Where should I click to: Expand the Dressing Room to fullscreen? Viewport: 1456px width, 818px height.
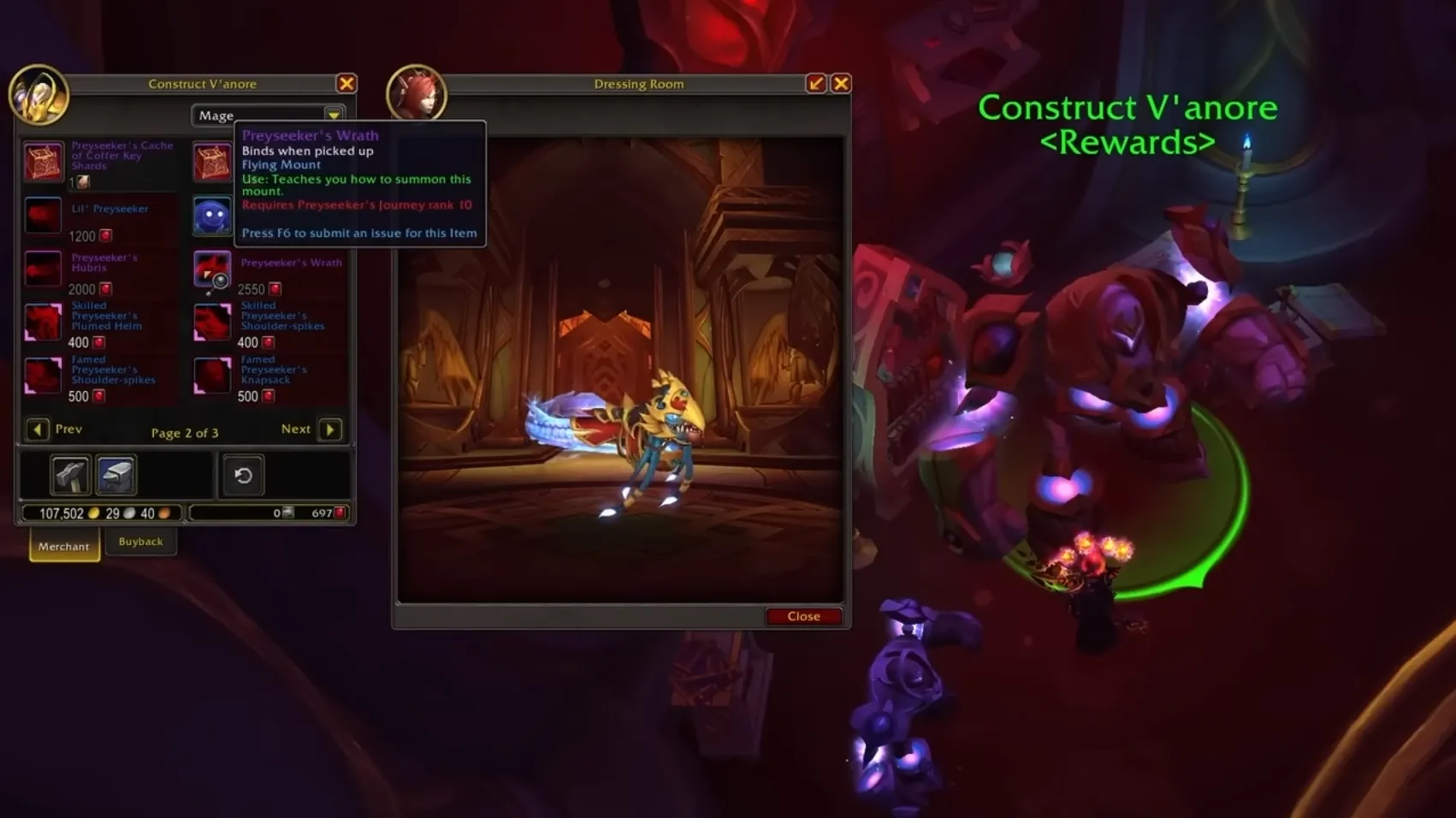[x=814, y=83]
